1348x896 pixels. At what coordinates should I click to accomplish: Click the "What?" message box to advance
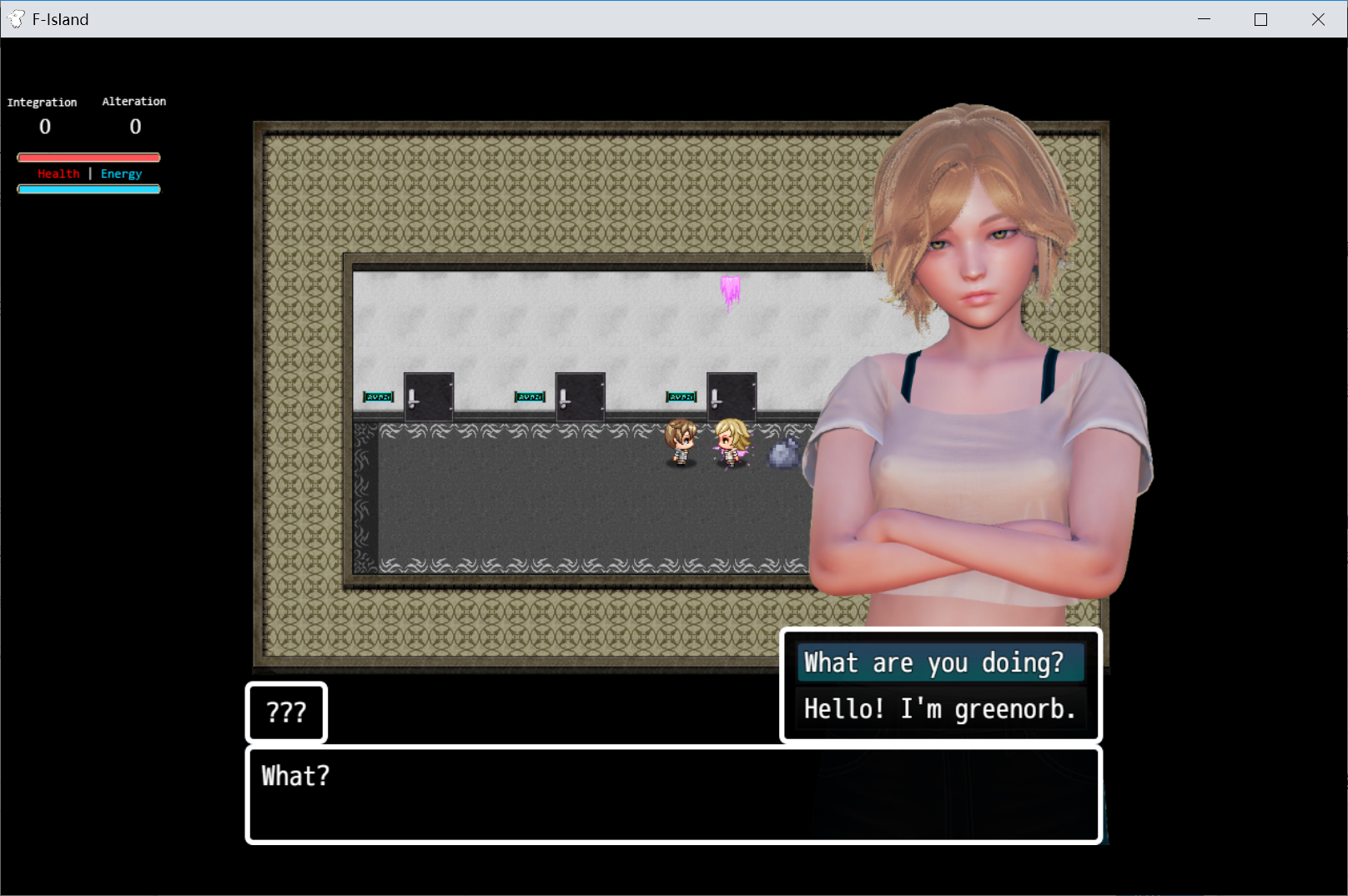click(672, 793)
